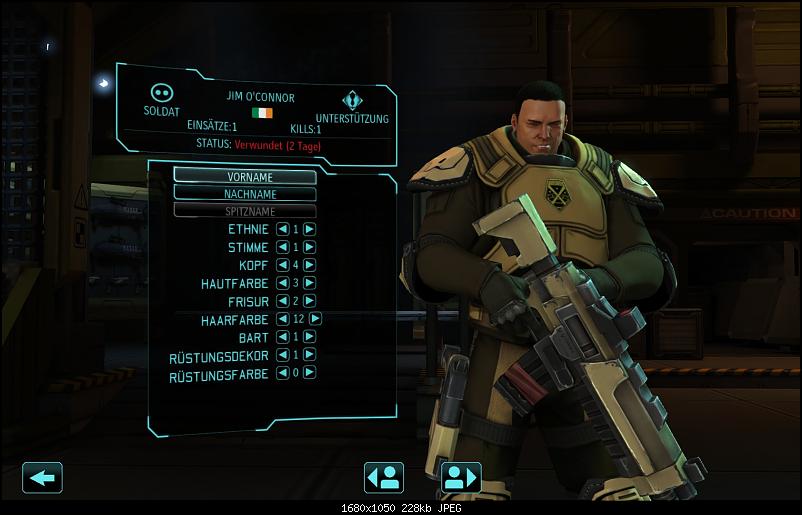Image resolution: width=802 pixels, height=515 pixels.
Task: Edit the VORNAME first name field
Action: point(245,176)
